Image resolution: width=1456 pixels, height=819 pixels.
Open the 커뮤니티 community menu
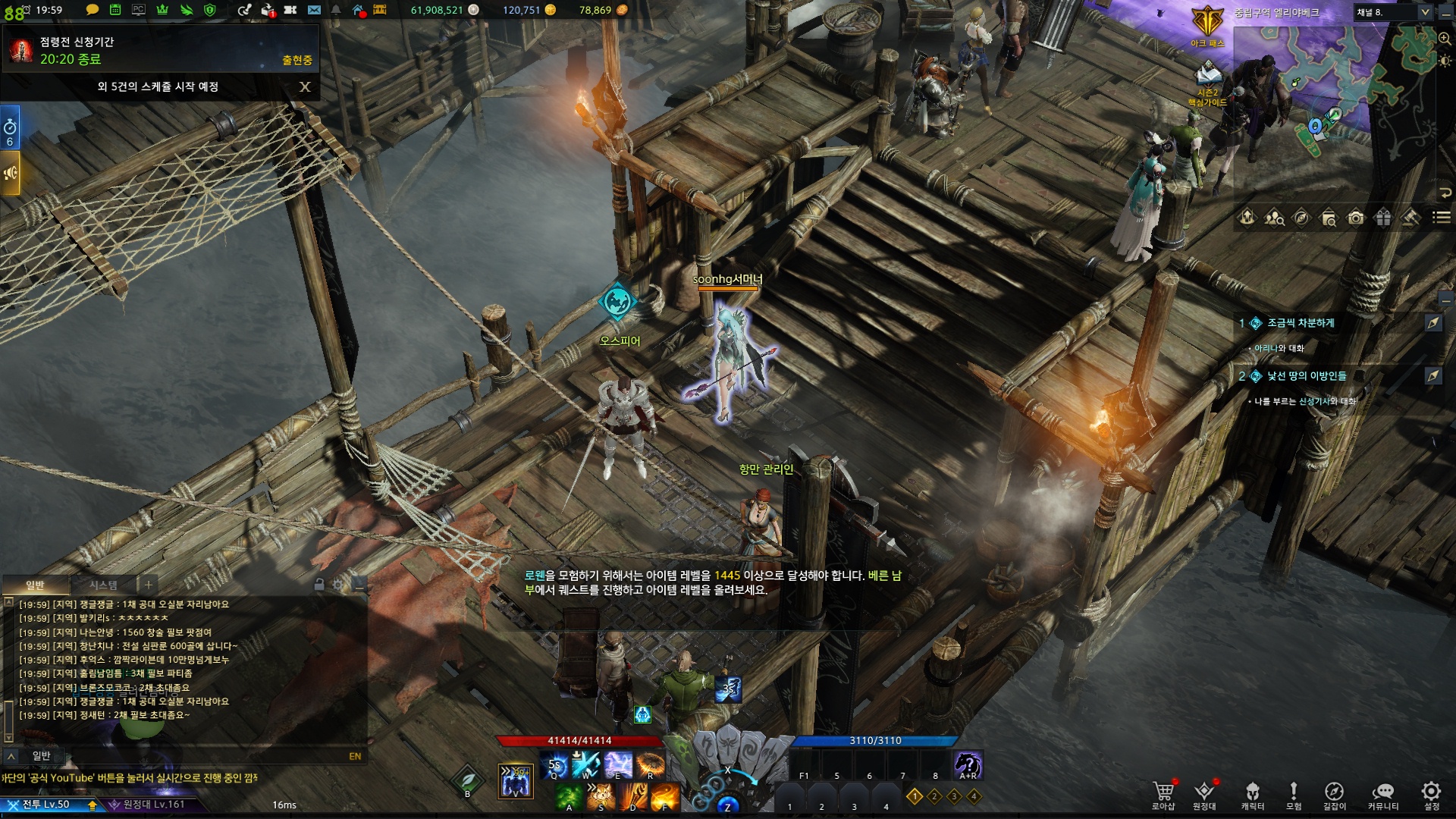(x=1382, y=793)
